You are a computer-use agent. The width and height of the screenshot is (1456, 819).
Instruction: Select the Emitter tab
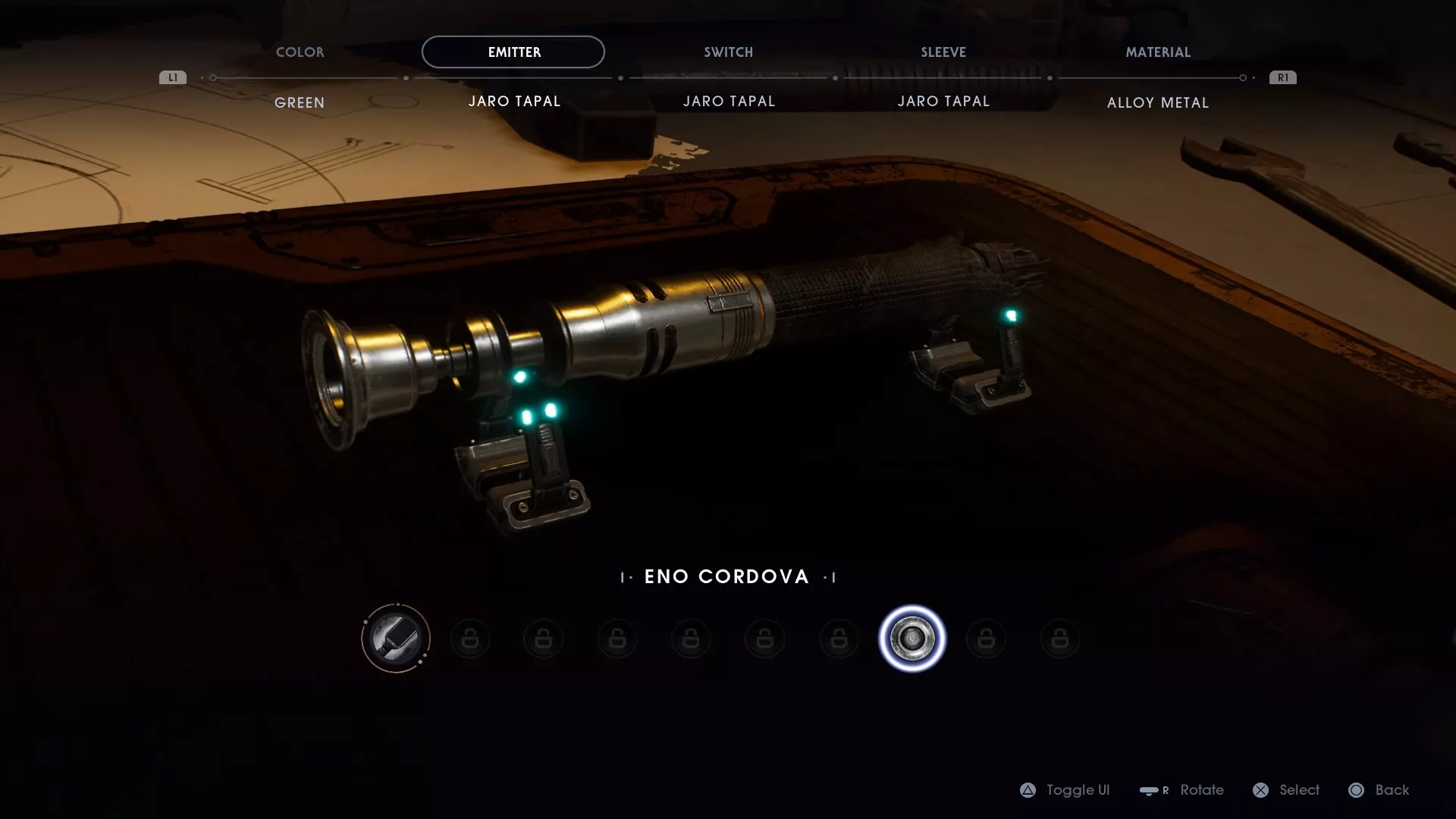click(513, 52)
